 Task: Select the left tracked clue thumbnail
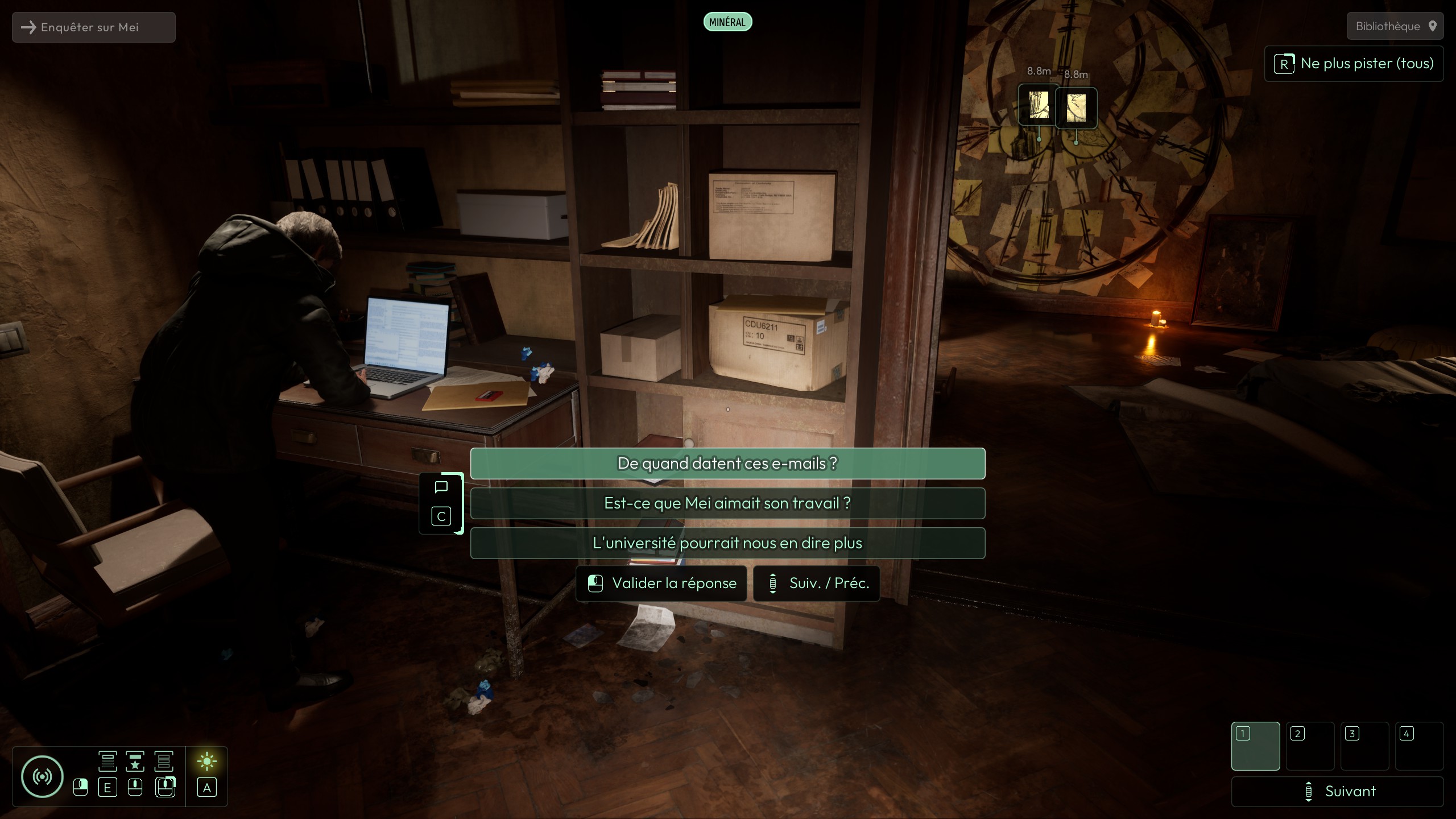1039,106
